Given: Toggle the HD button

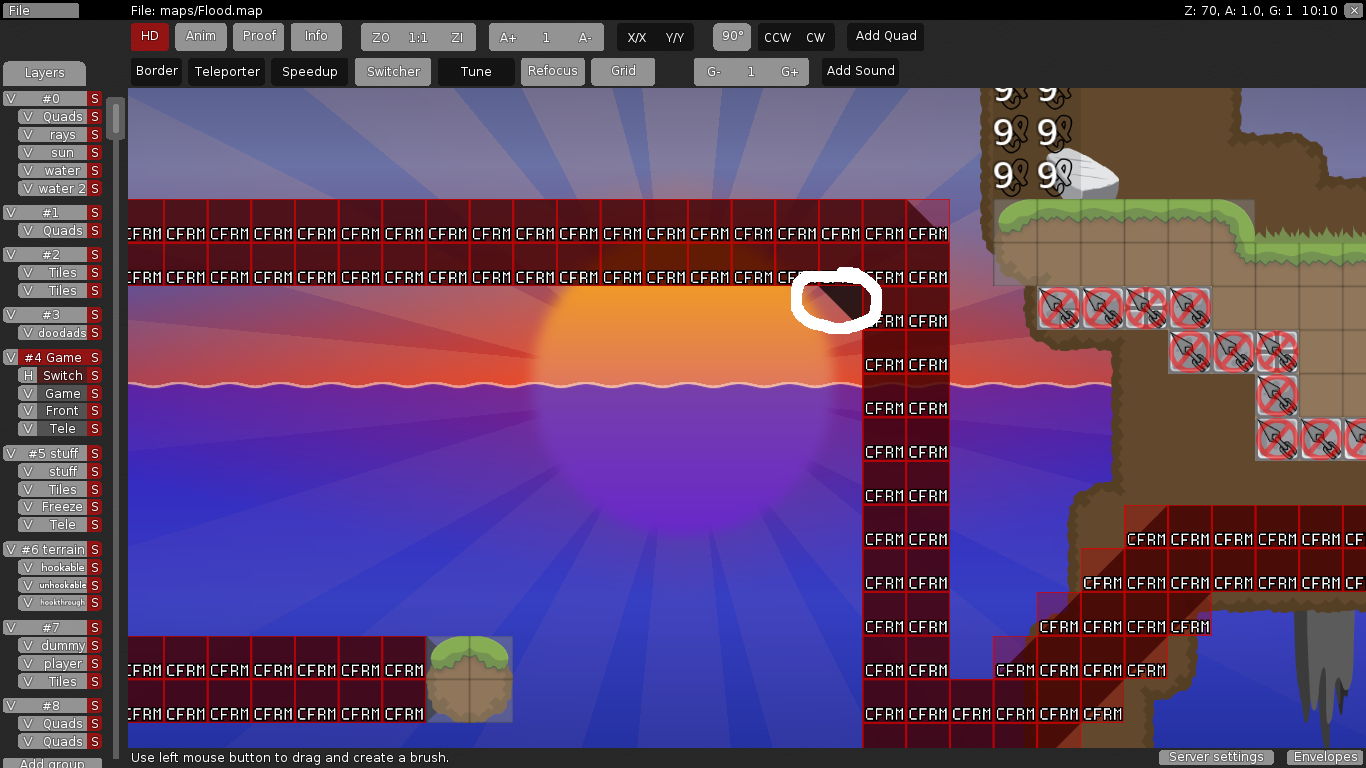Looking at the screenshot, I should click(x=149, y=36).
